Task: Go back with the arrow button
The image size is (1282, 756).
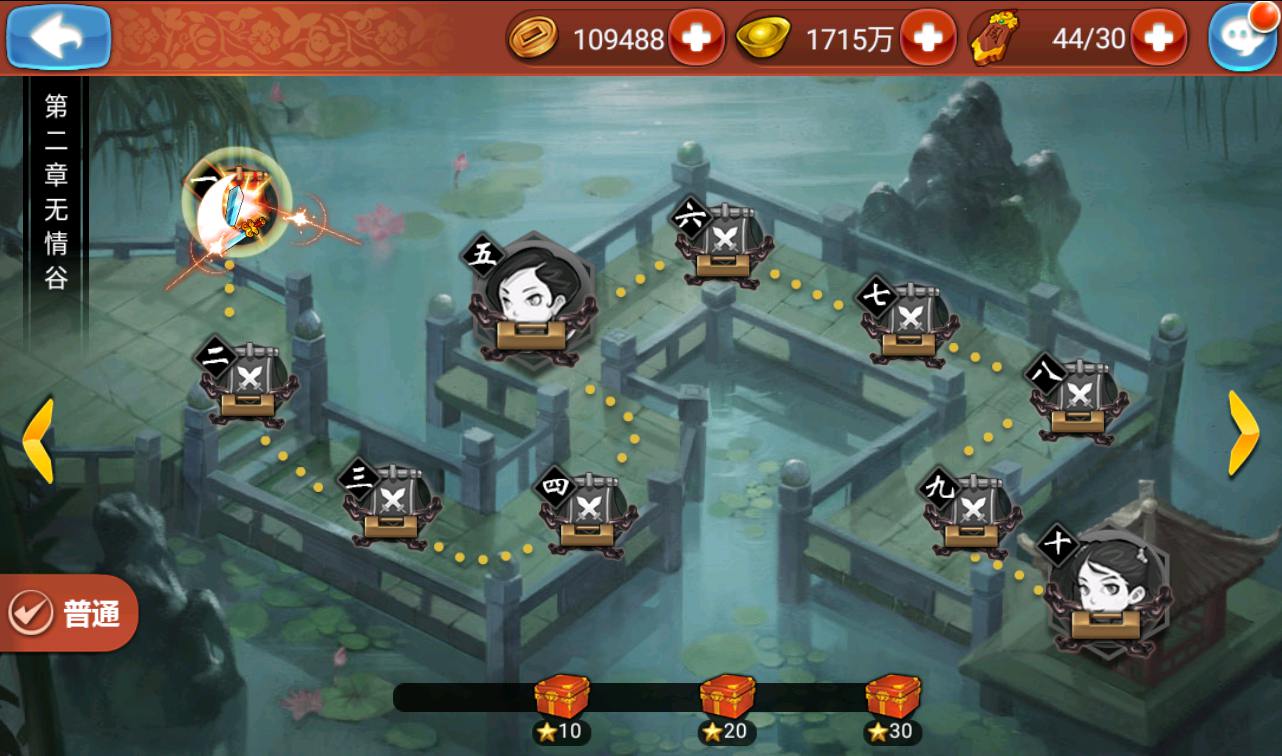Action: click(x=58, y=37)
